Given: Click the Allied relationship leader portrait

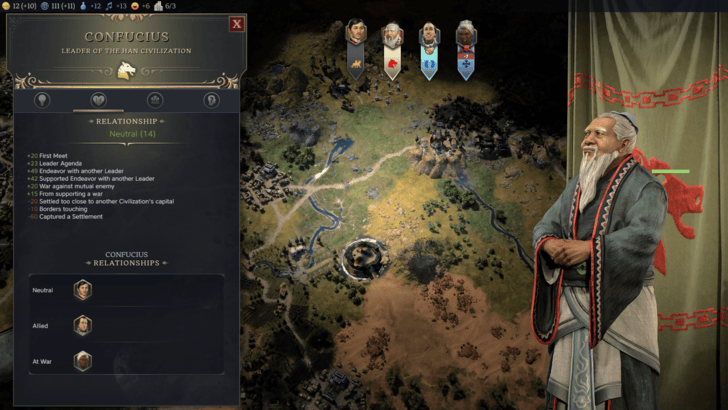Looking at the screenshot, I should point(82,326).
